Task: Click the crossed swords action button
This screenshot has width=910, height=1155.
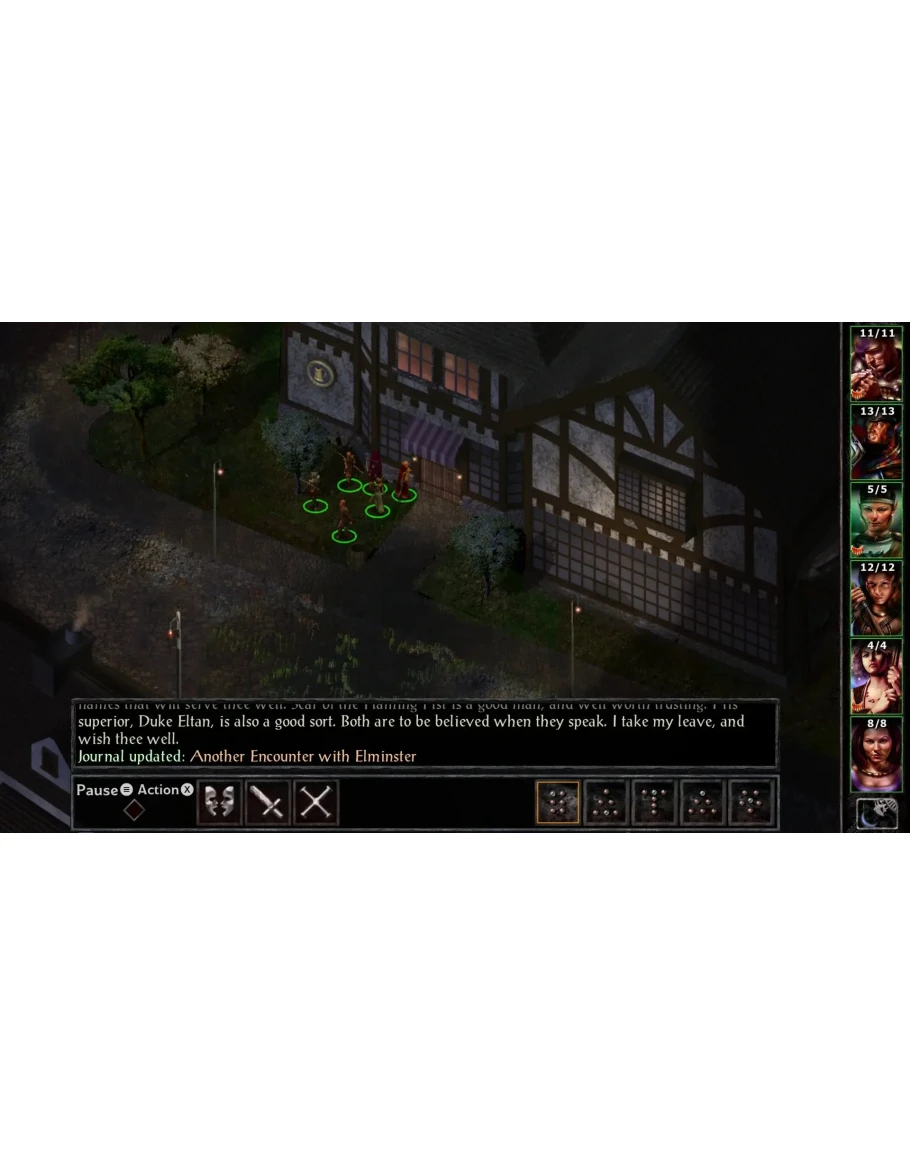Action: coord(316,802)
